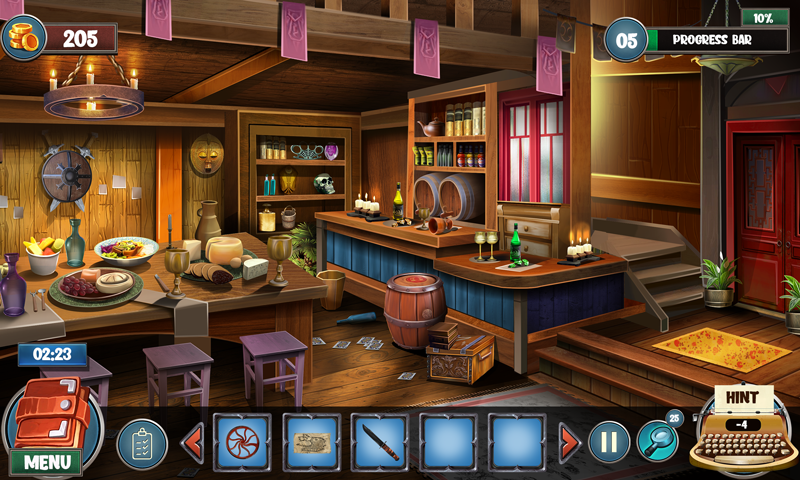The height and width of the screenshot is (480, 800).
Task: Select the old map item slot
Action: coord(311,442)
